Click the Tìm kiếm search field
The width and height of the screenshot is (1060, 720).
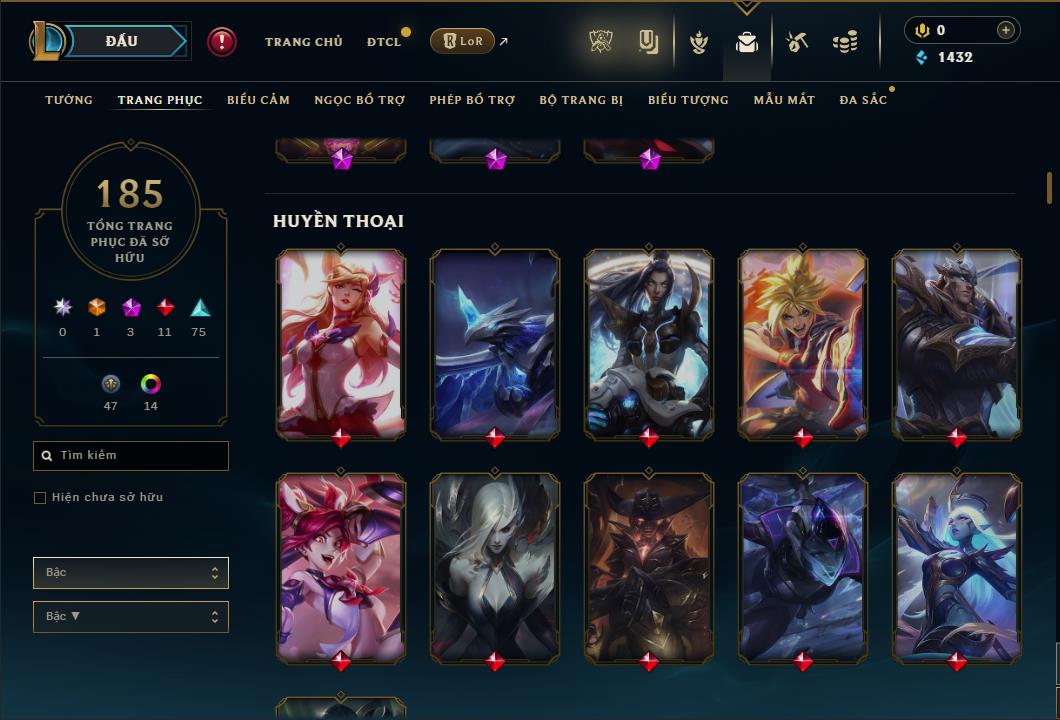pyautogui.click(x=131, y=456)
